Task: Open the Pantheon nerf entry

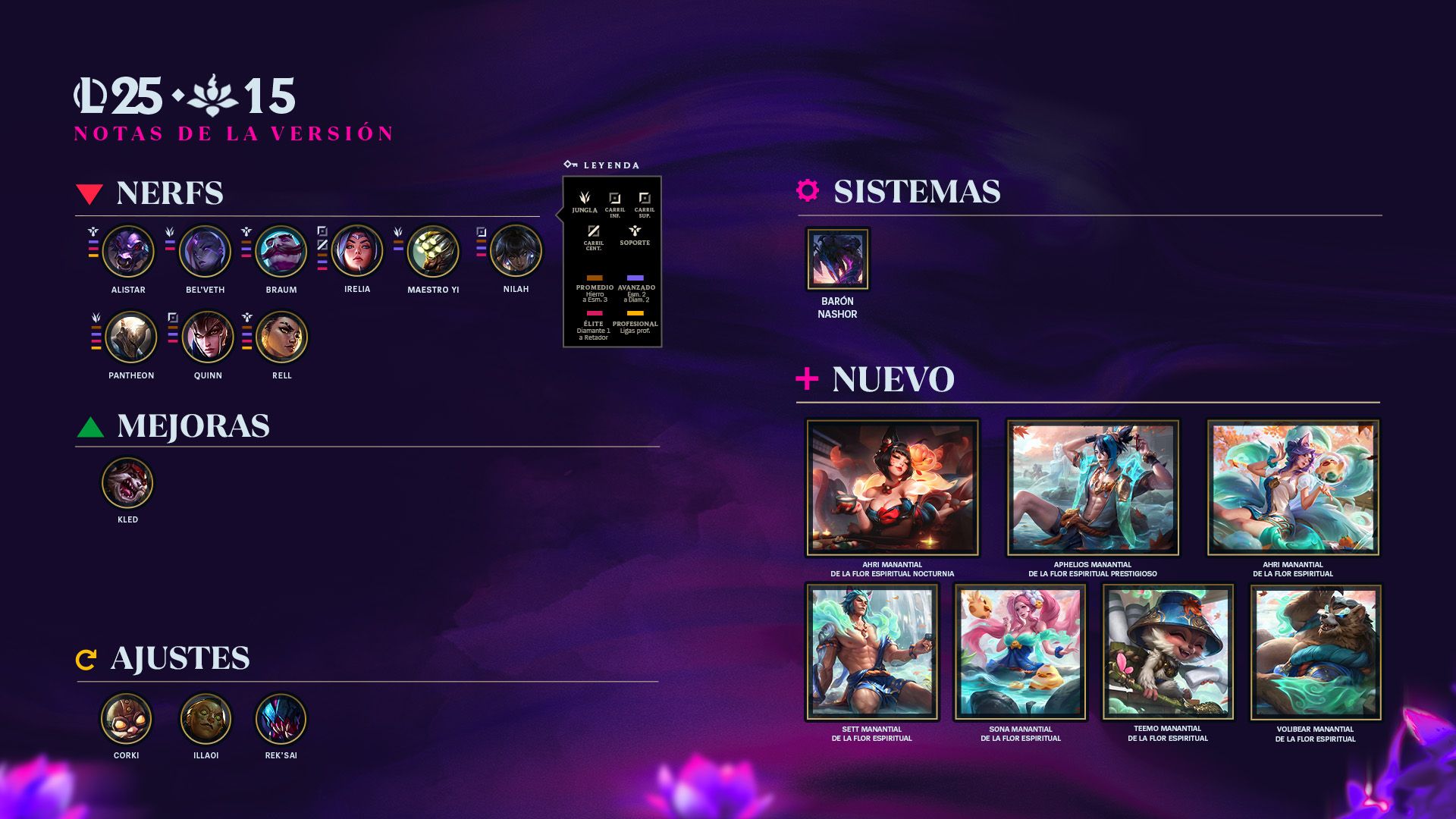Action: point(131,337)
